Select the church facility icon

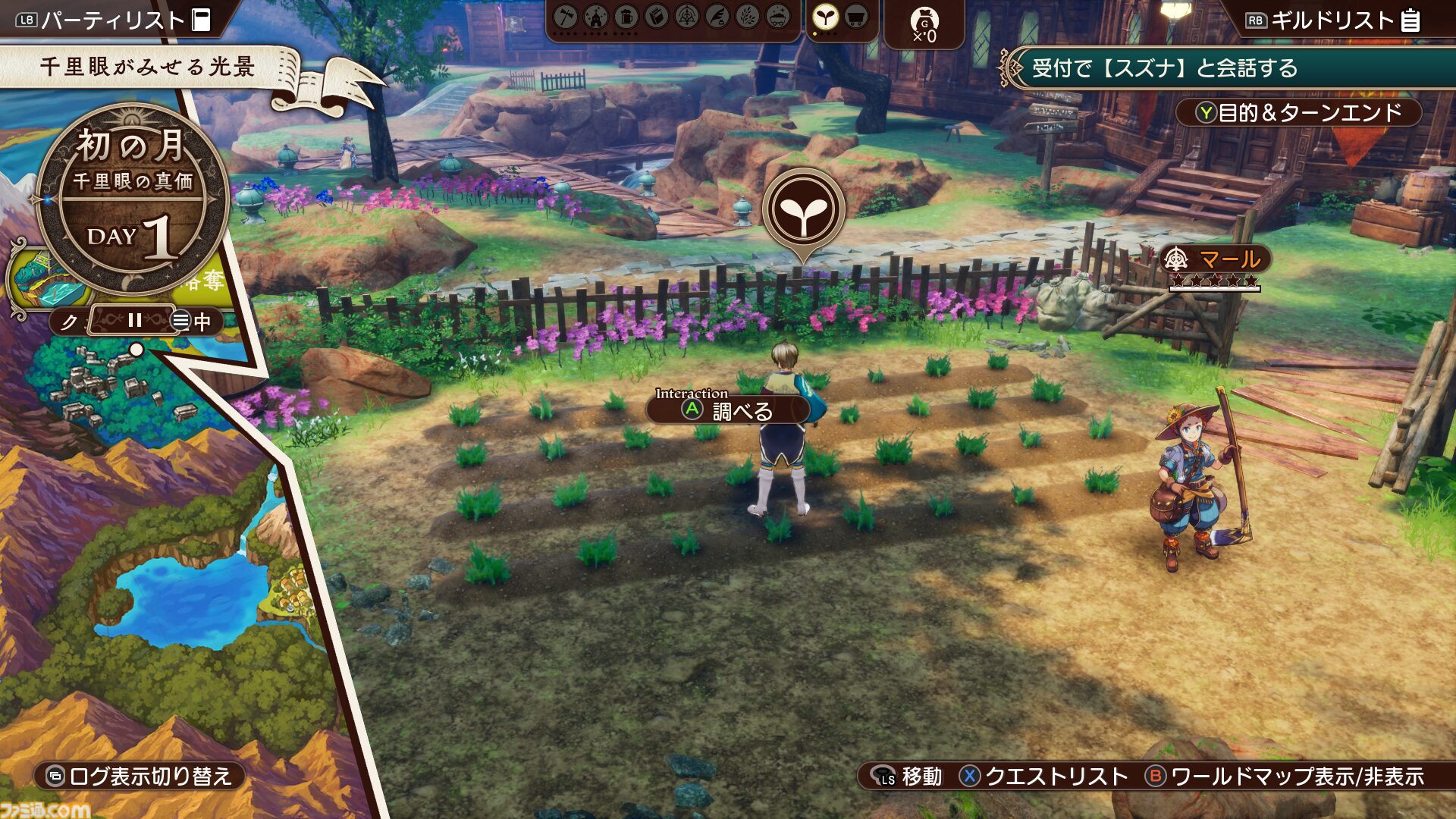pos(596,17)
